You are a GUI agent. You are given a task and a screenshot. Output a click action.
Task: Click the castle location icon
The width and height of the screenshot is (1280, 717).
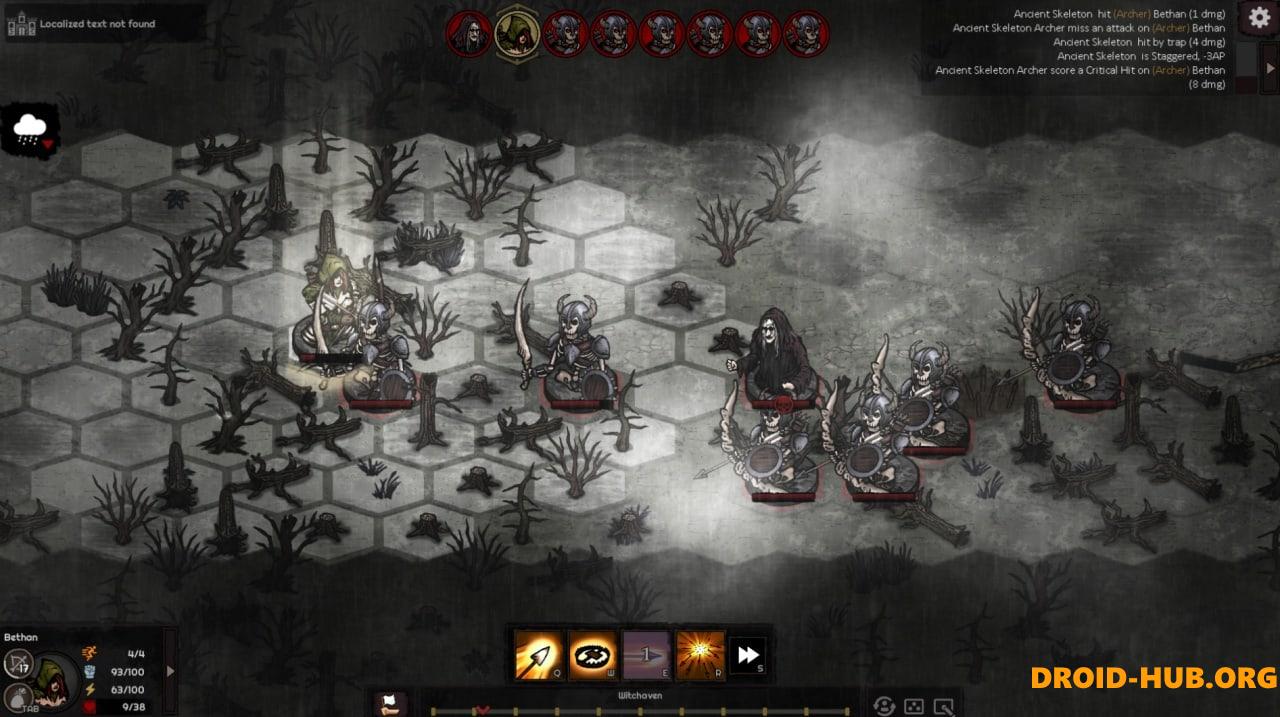[x=21, y=24]
